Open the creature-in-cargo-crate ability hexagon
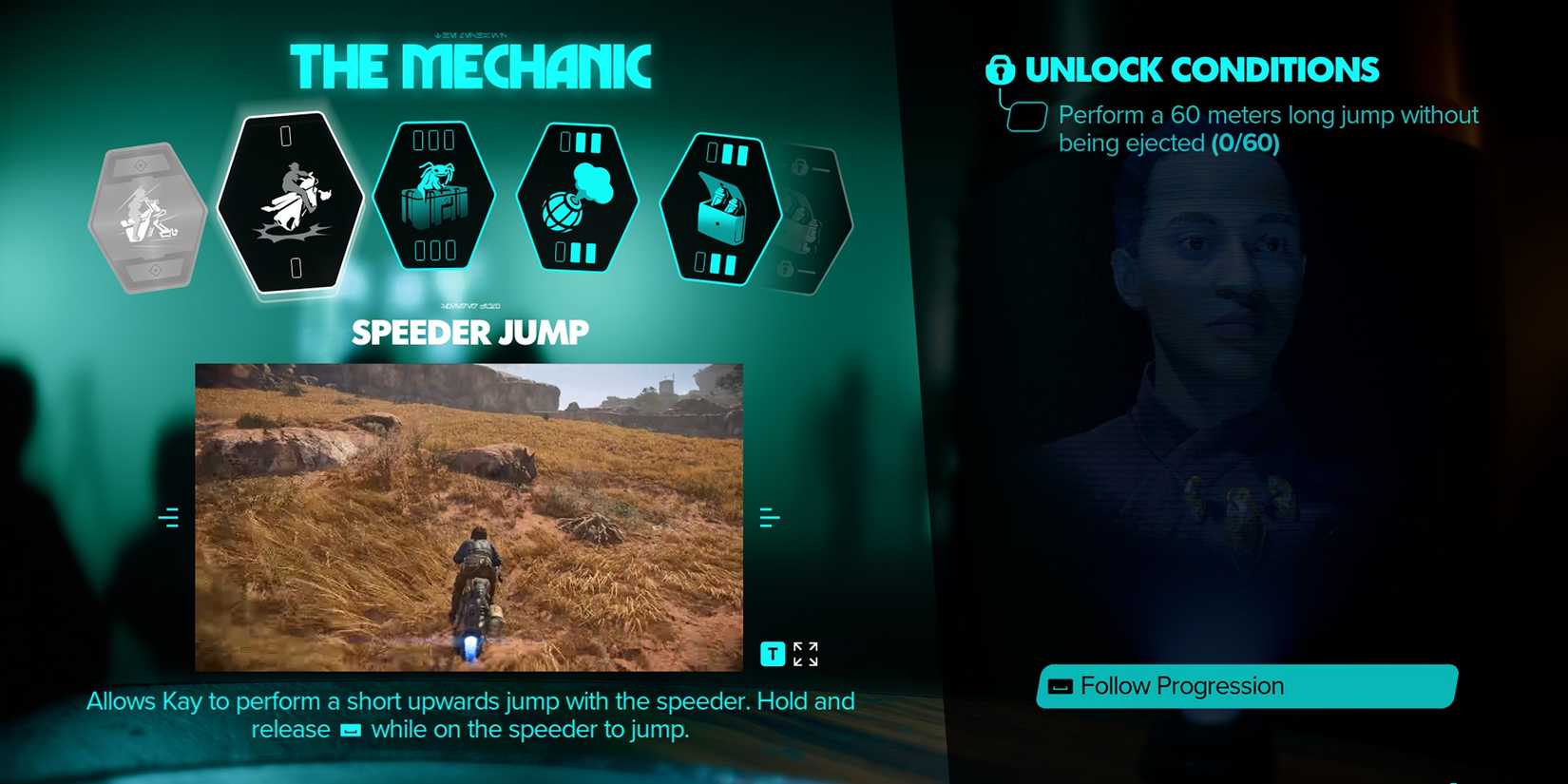Screen dimensions: 1568x784 [x=433, y=198]
